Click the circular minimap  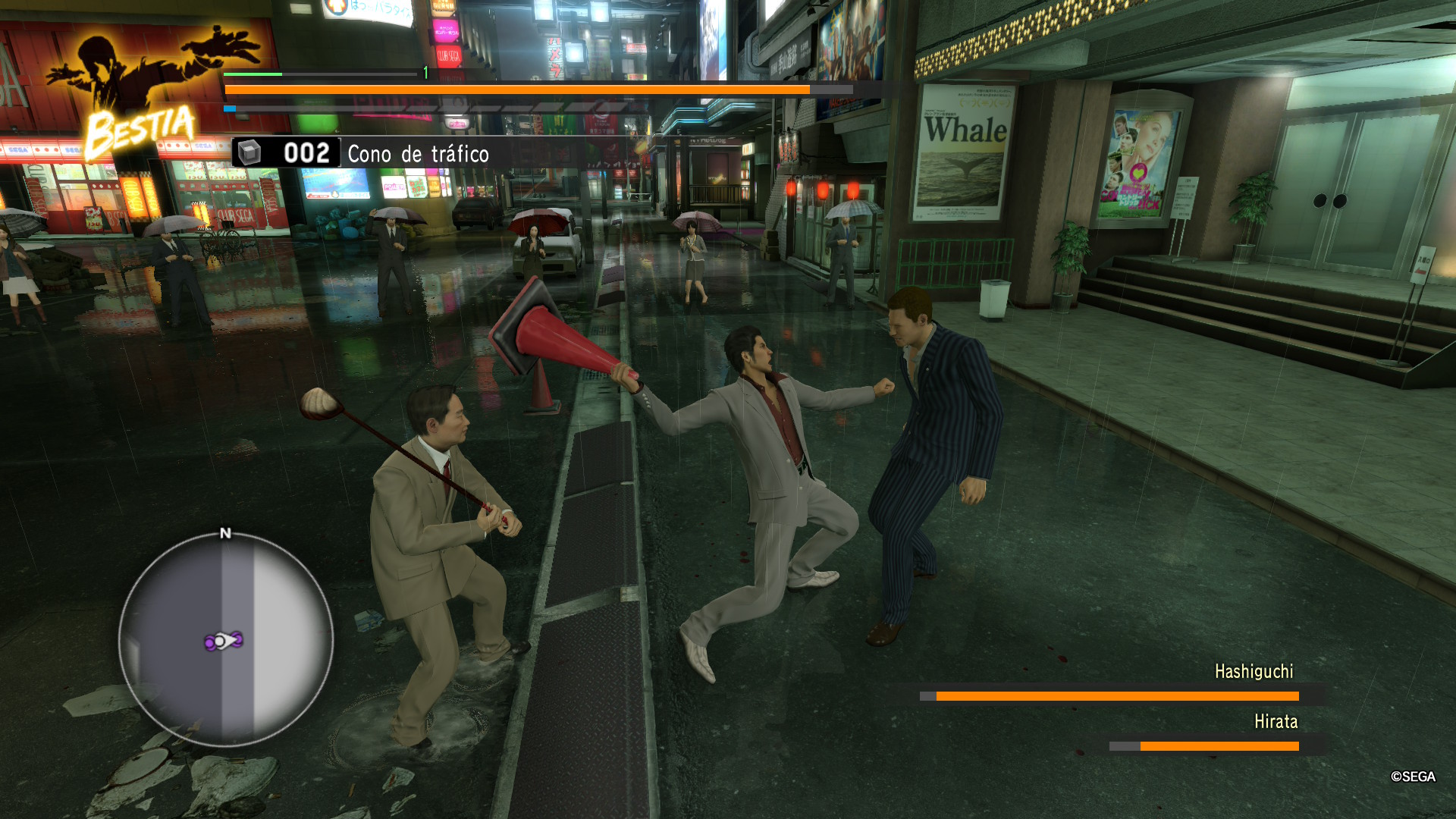[225, 639]
